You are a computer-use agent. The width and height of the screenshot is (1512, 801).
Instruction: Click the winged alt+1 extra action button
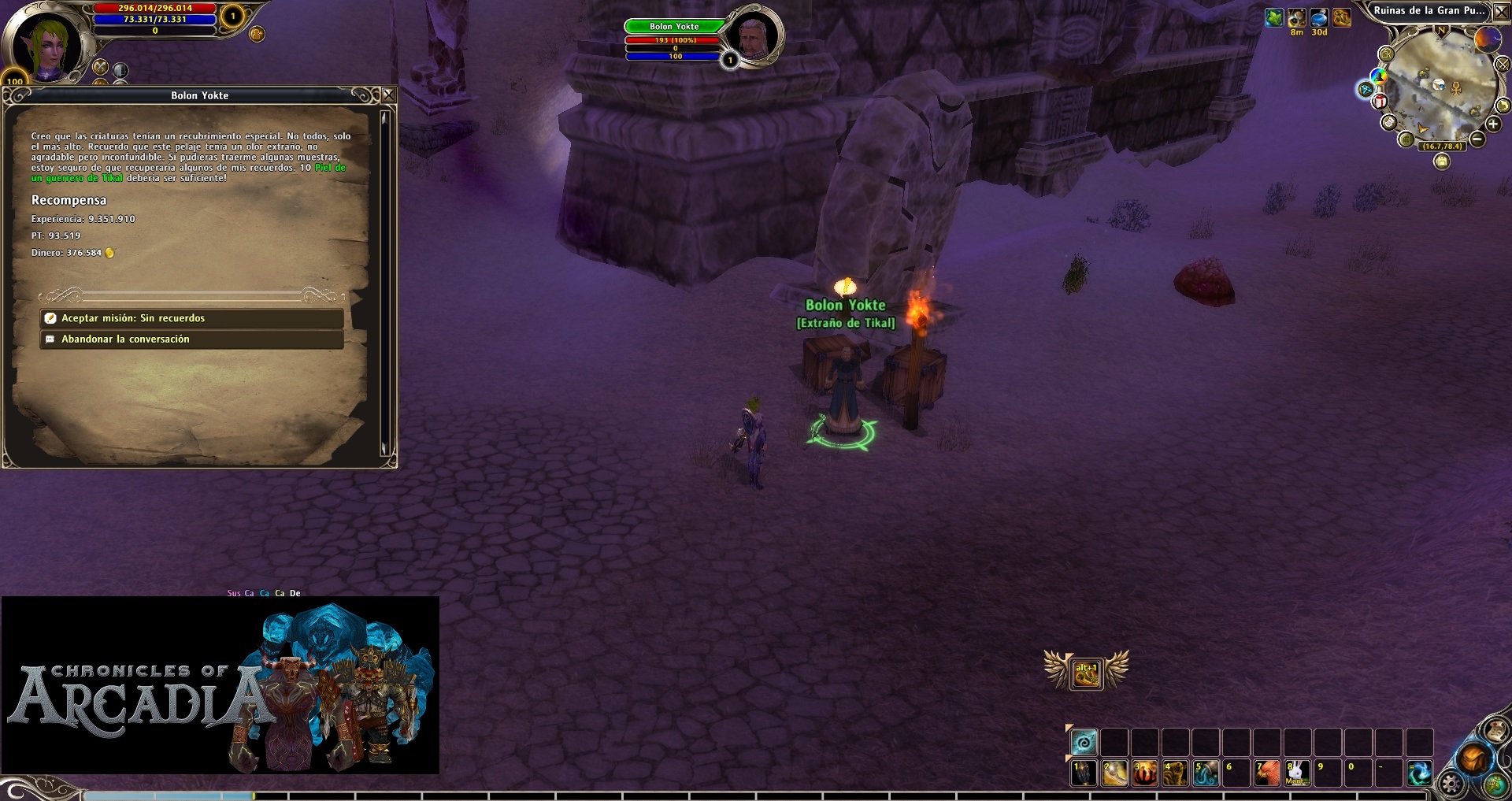coord(1086,673)
